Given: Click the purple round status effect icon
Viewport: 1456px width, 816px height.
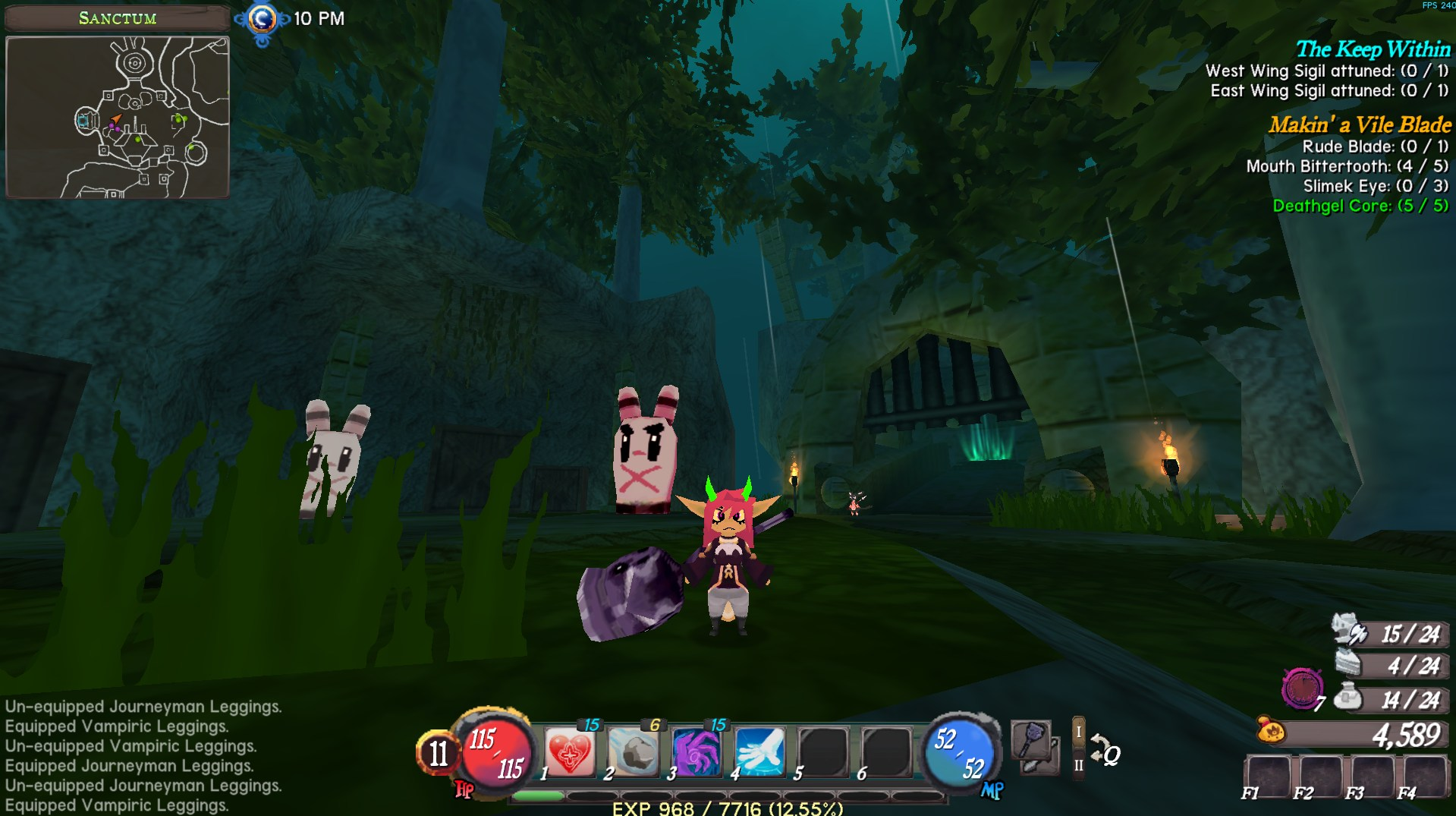Looking at the screenshot, I should coord(1302,688).
